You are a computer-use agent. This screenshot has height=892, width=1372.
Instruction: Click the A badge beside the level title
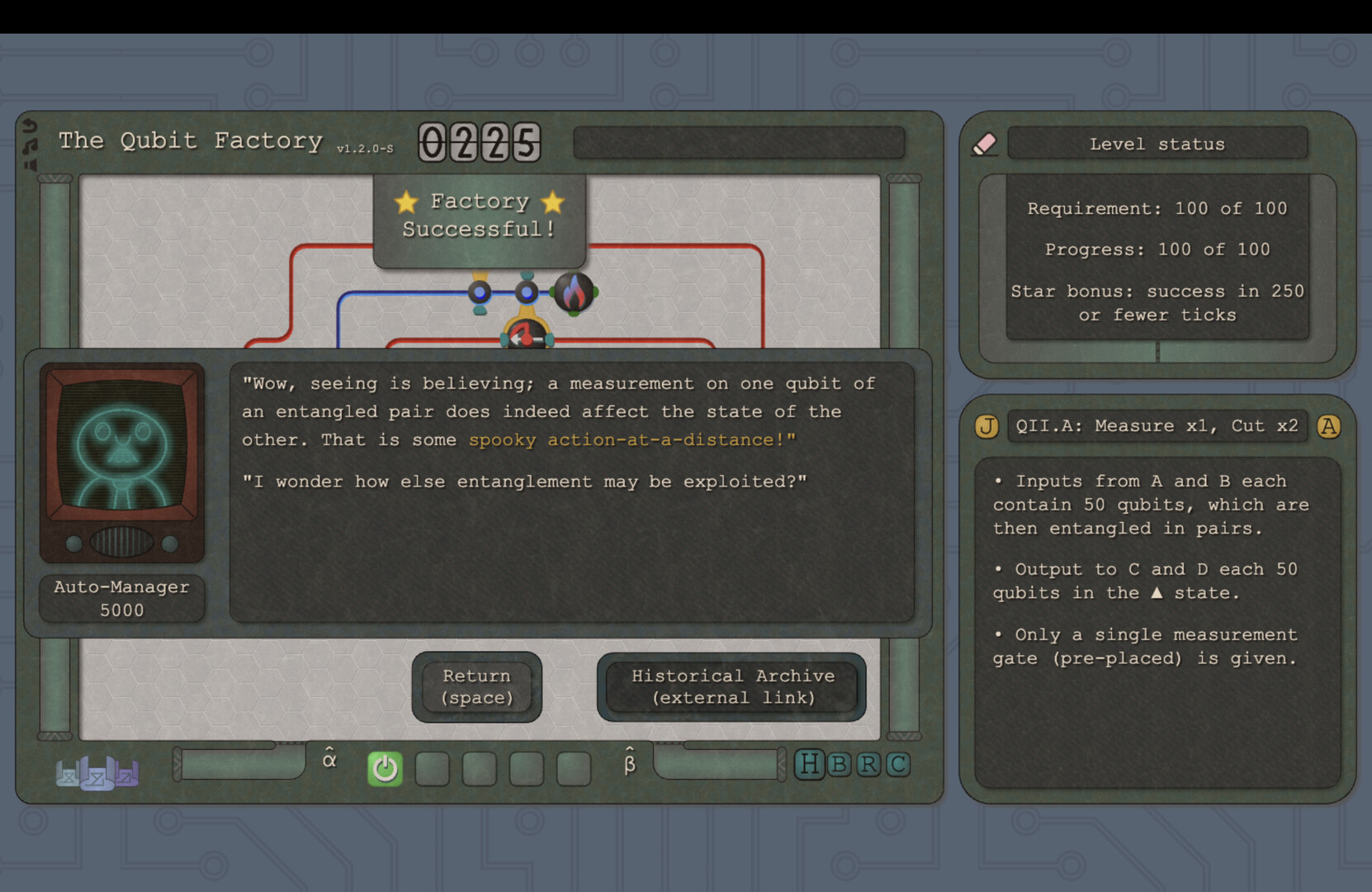pyautogui.click(x=1329, y=426)
